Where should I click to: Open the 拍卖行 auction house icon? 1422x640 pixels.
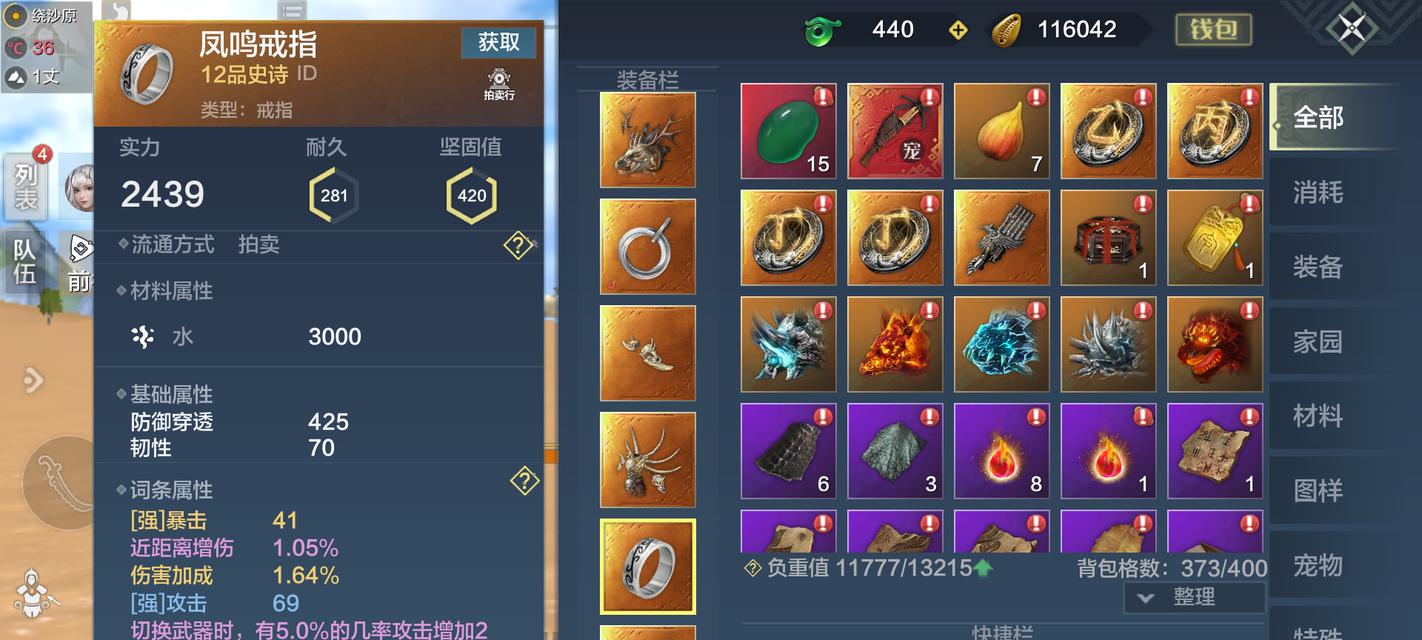point(499,84)
